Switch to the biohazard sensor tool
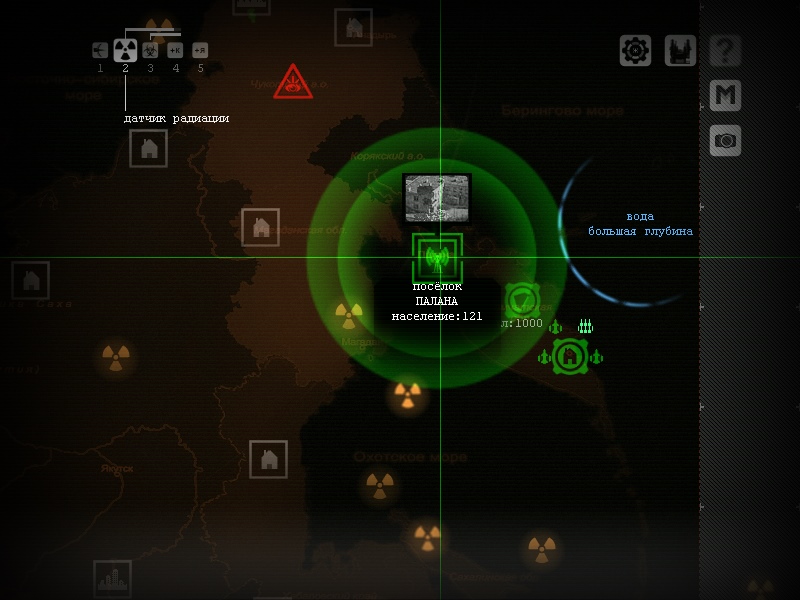Image resolution: width=800 pixels, height=600 pixels. tap(150, 50)
